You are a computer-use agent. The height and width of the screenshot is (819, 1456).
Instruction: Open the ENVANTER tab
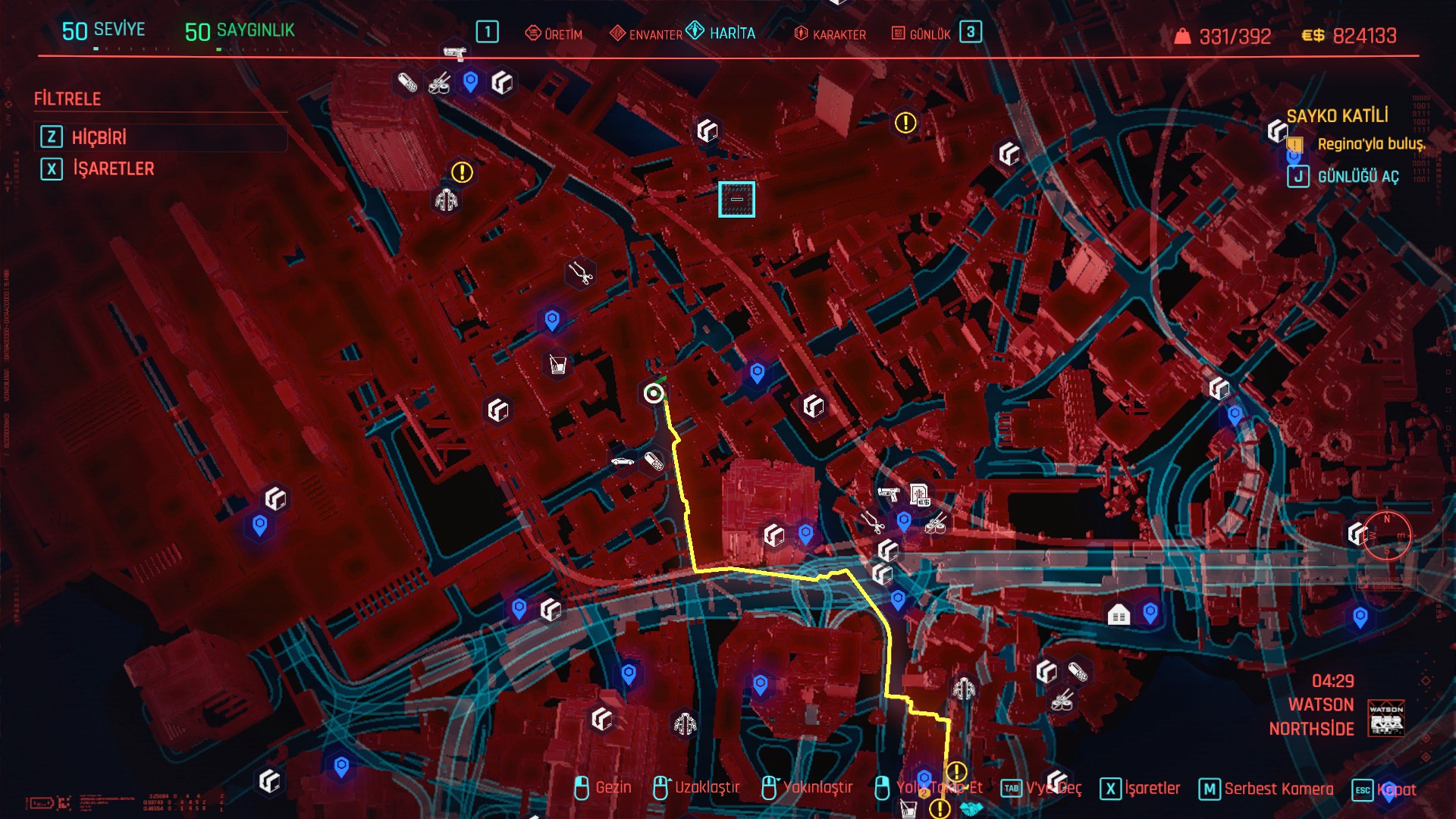(646, 34)
